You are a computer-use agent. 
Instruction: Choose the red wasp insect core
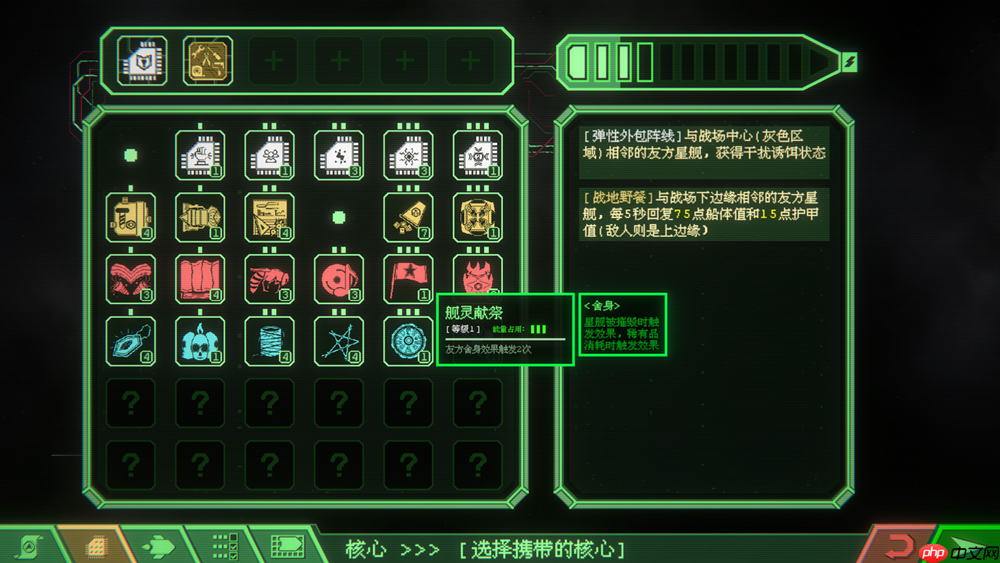tap(270, 279)
